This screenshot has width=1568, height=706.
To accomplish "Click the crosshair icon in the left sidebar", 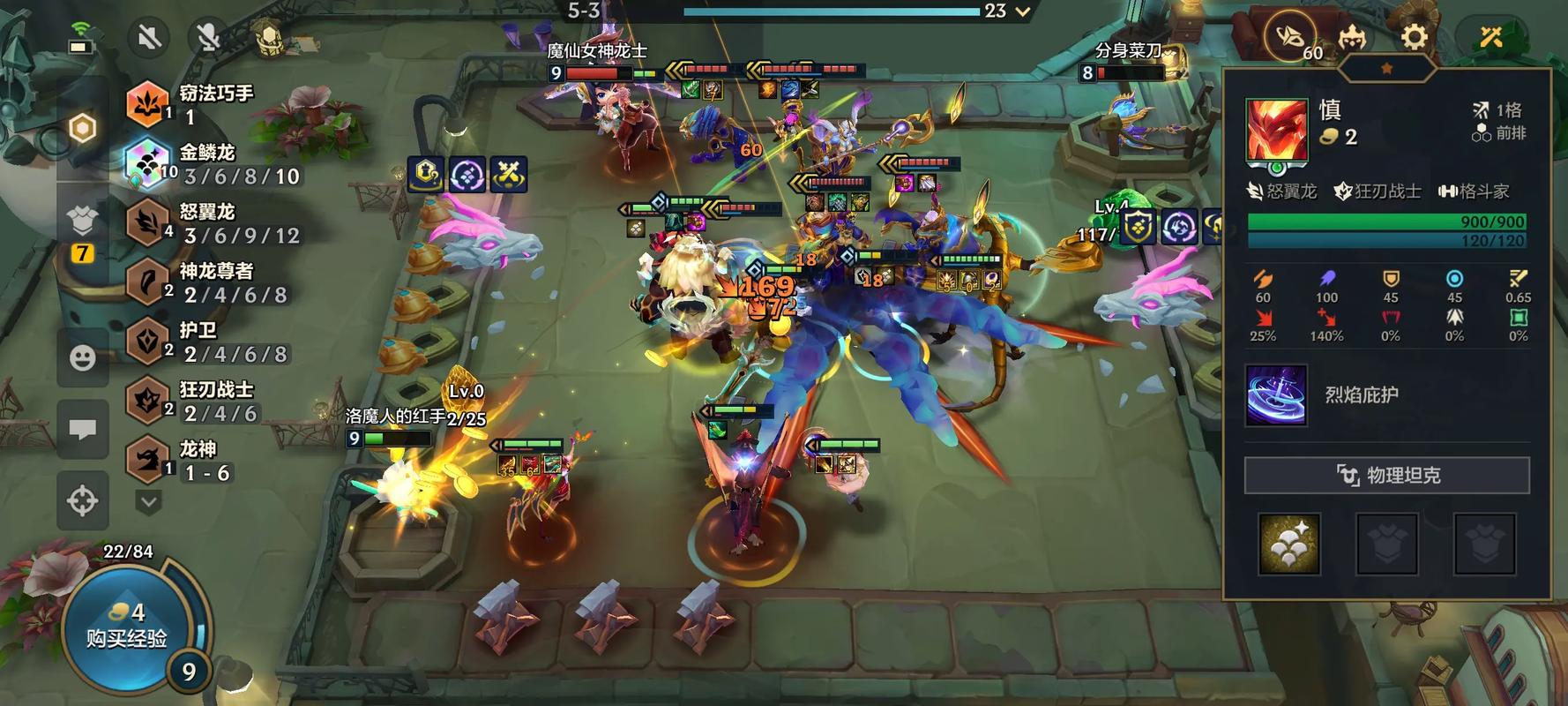I will [83, 500].
